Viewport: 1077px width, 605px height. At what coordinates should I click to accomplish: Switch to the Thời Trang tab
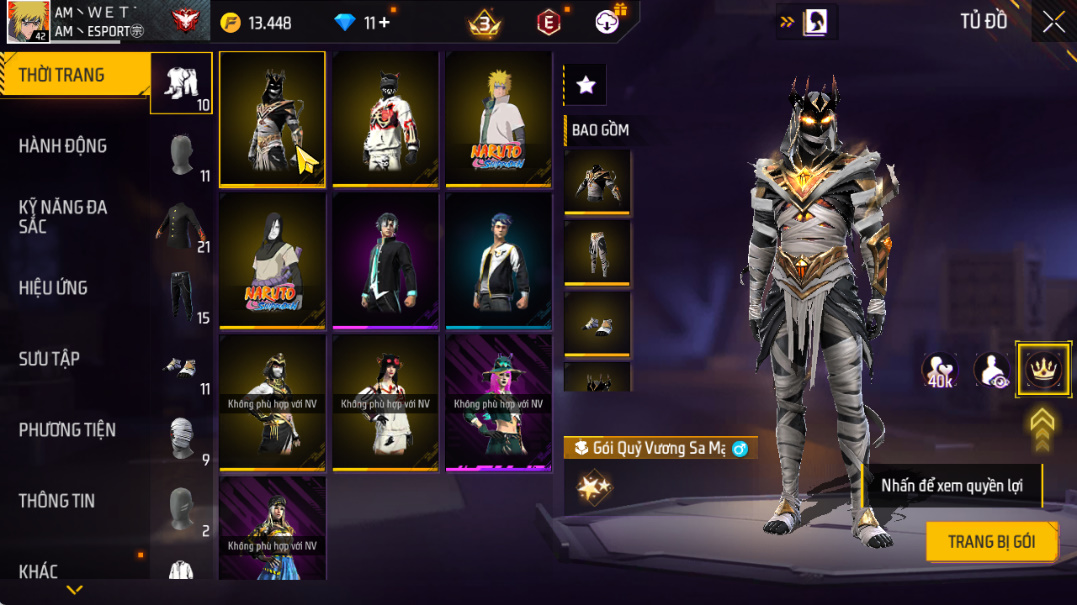(62, 75)
